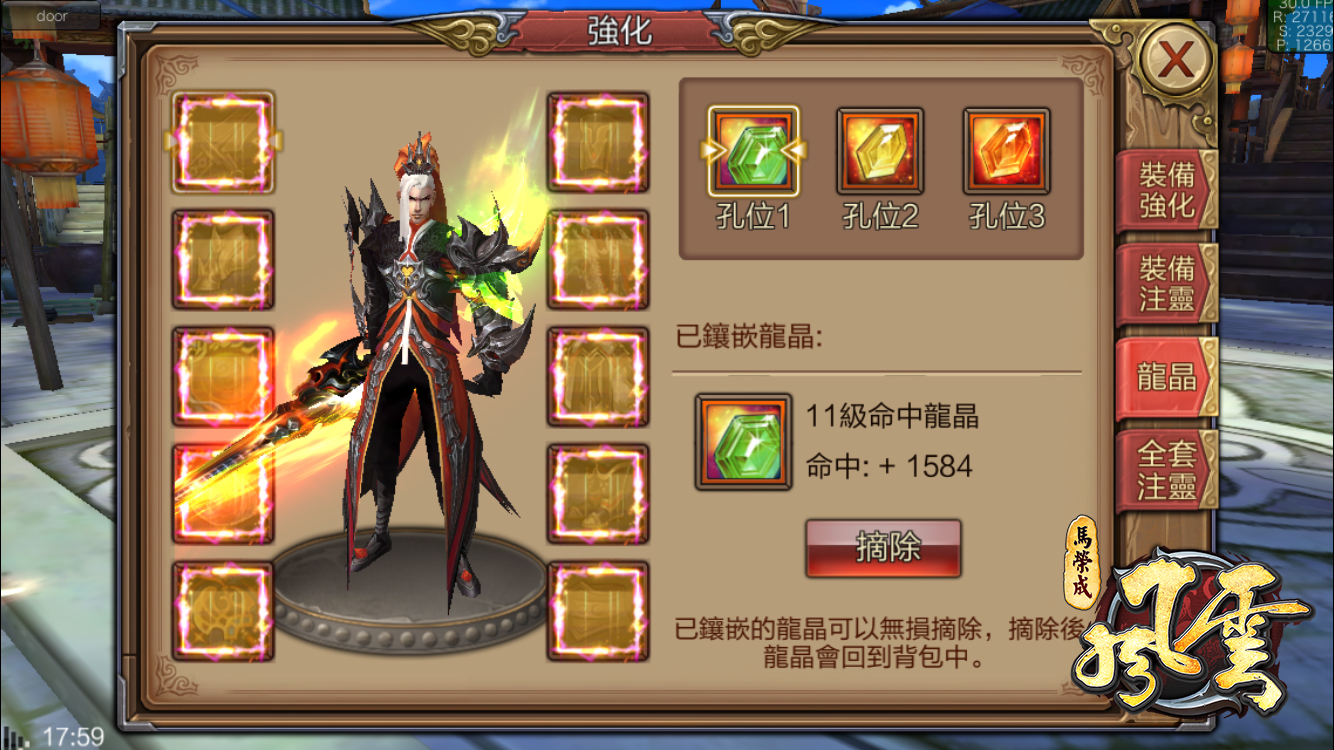This screenshot has width=1334, height=750.
Task: Open the 裝備強化 tab on the right sidebar
Action: click(1166, 188)
